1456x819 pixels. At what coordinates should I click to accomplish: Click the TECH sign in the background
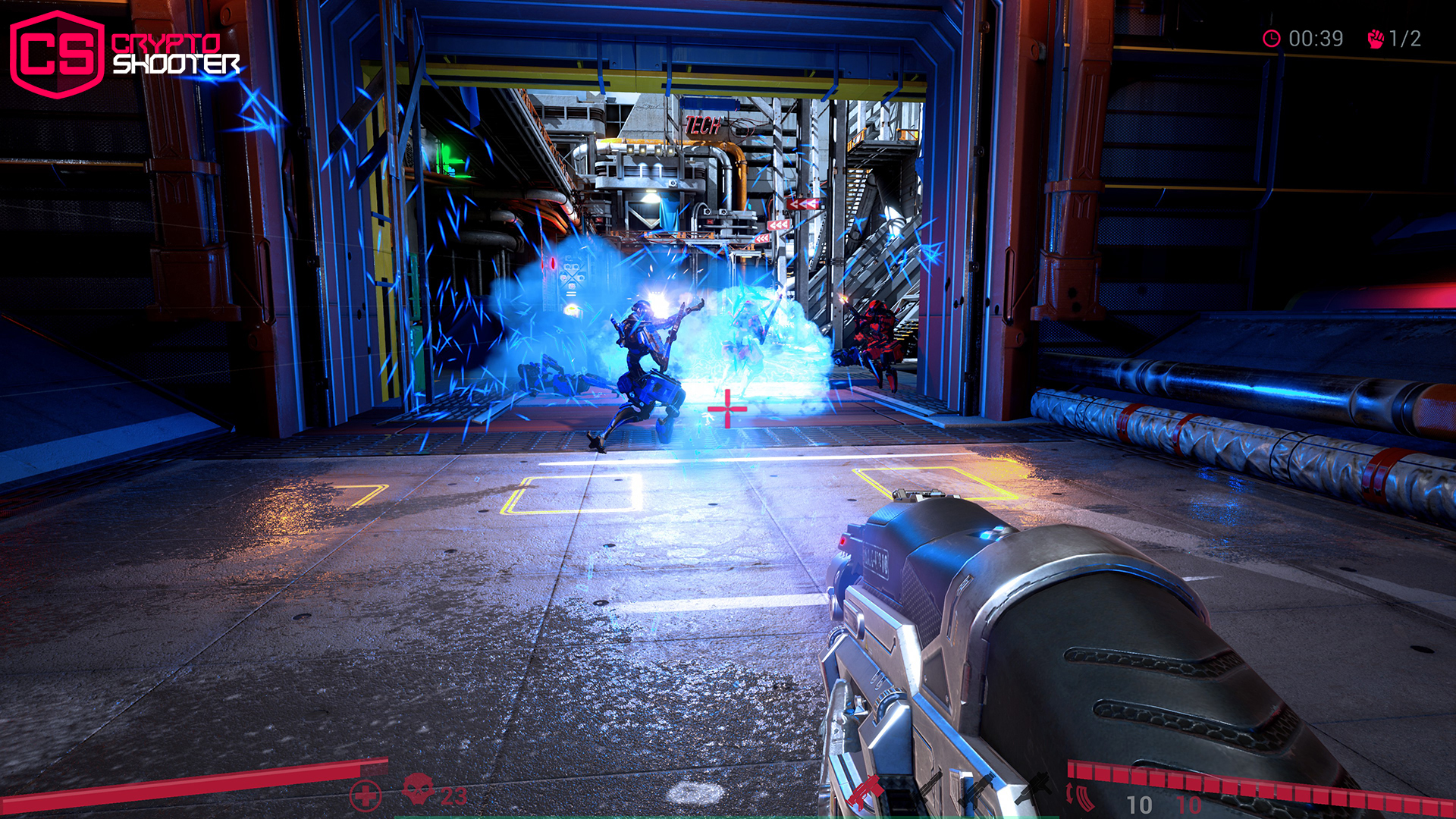point(704,124)
